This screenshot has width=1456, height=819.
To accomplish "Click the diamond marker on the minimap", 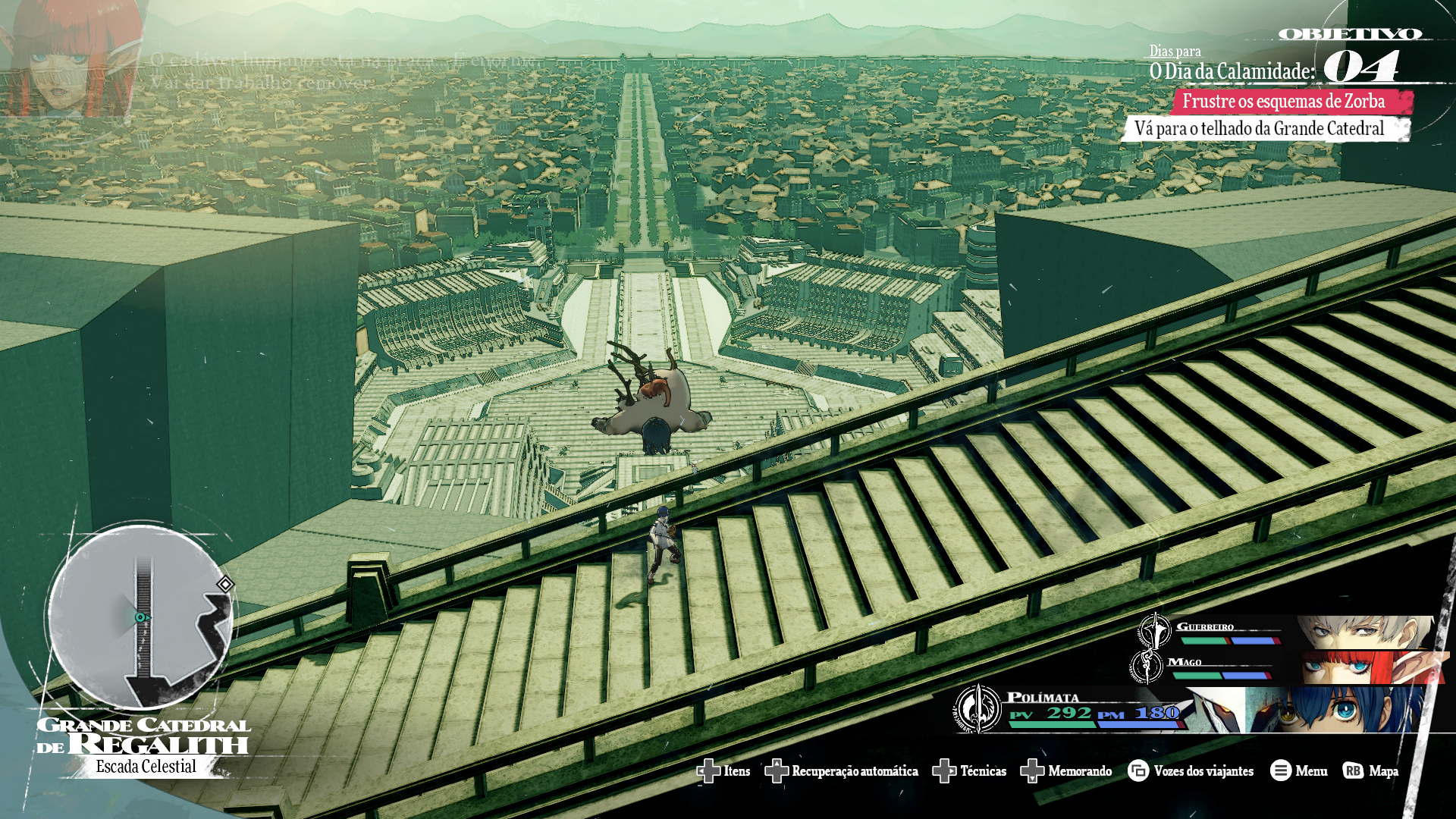I will [x=225, y=584].
